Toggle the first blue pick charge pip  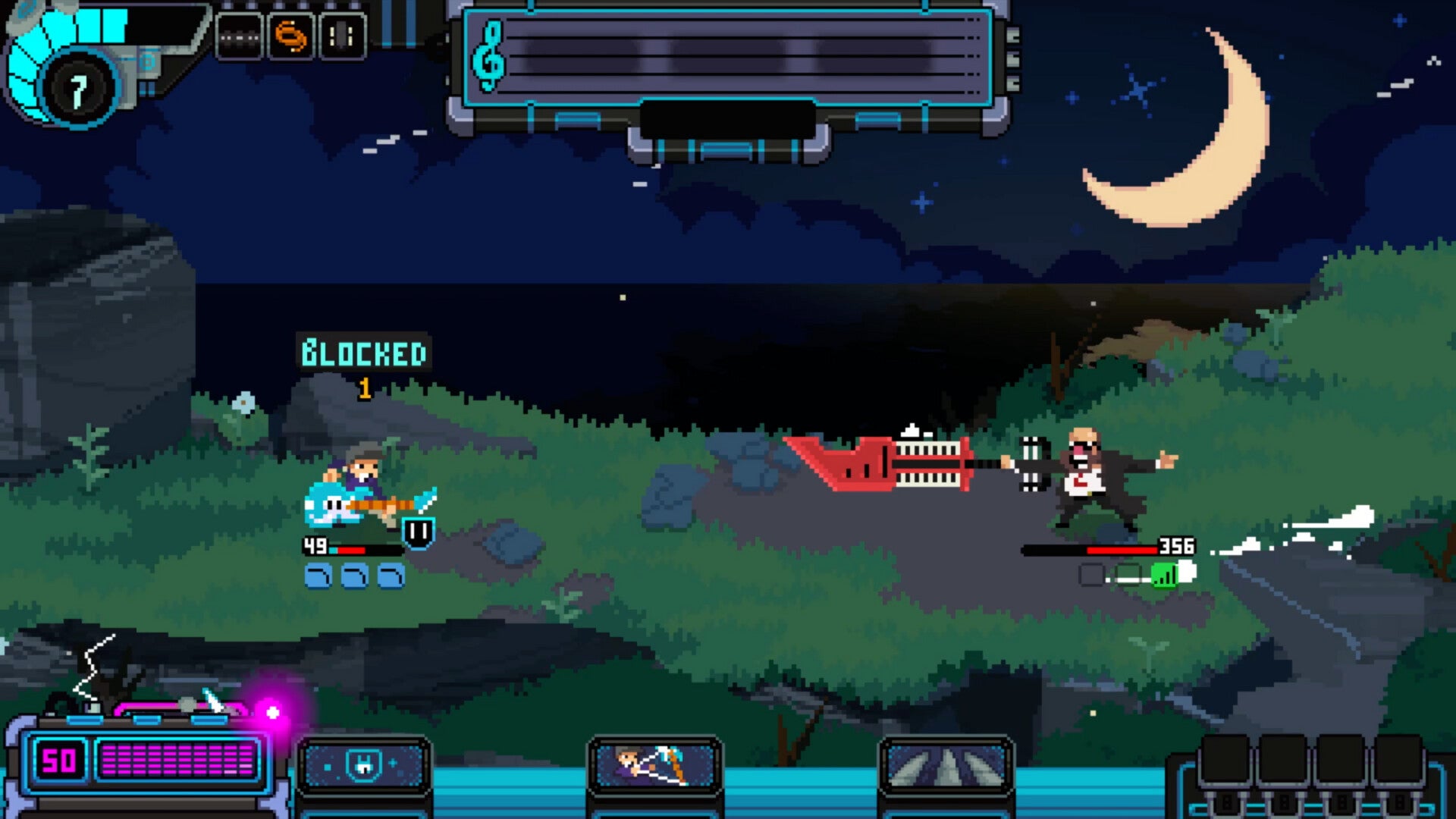[x=318, y=576]
